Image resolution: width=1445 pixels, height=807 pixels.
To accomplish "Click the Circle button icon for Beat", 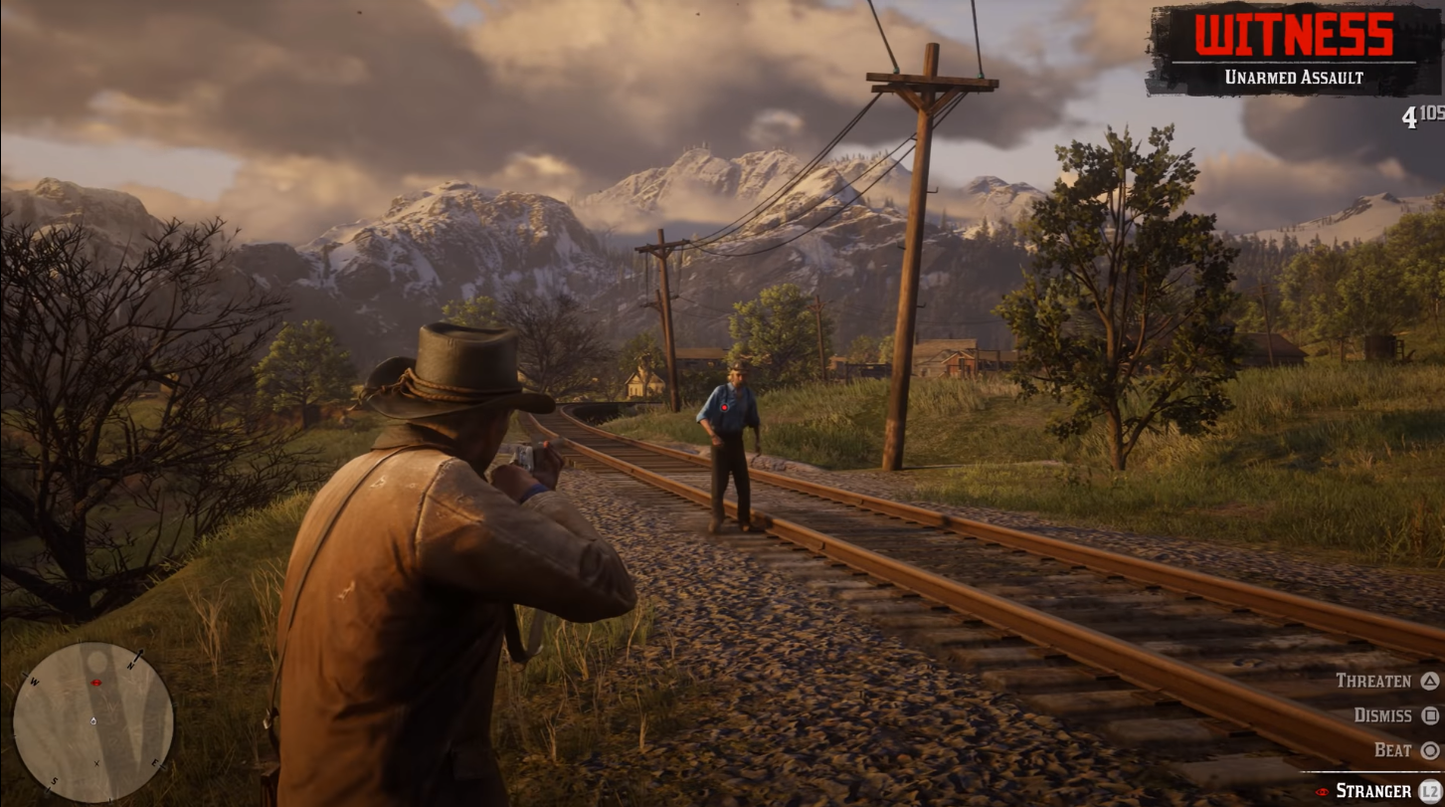I will [1430, 749].
